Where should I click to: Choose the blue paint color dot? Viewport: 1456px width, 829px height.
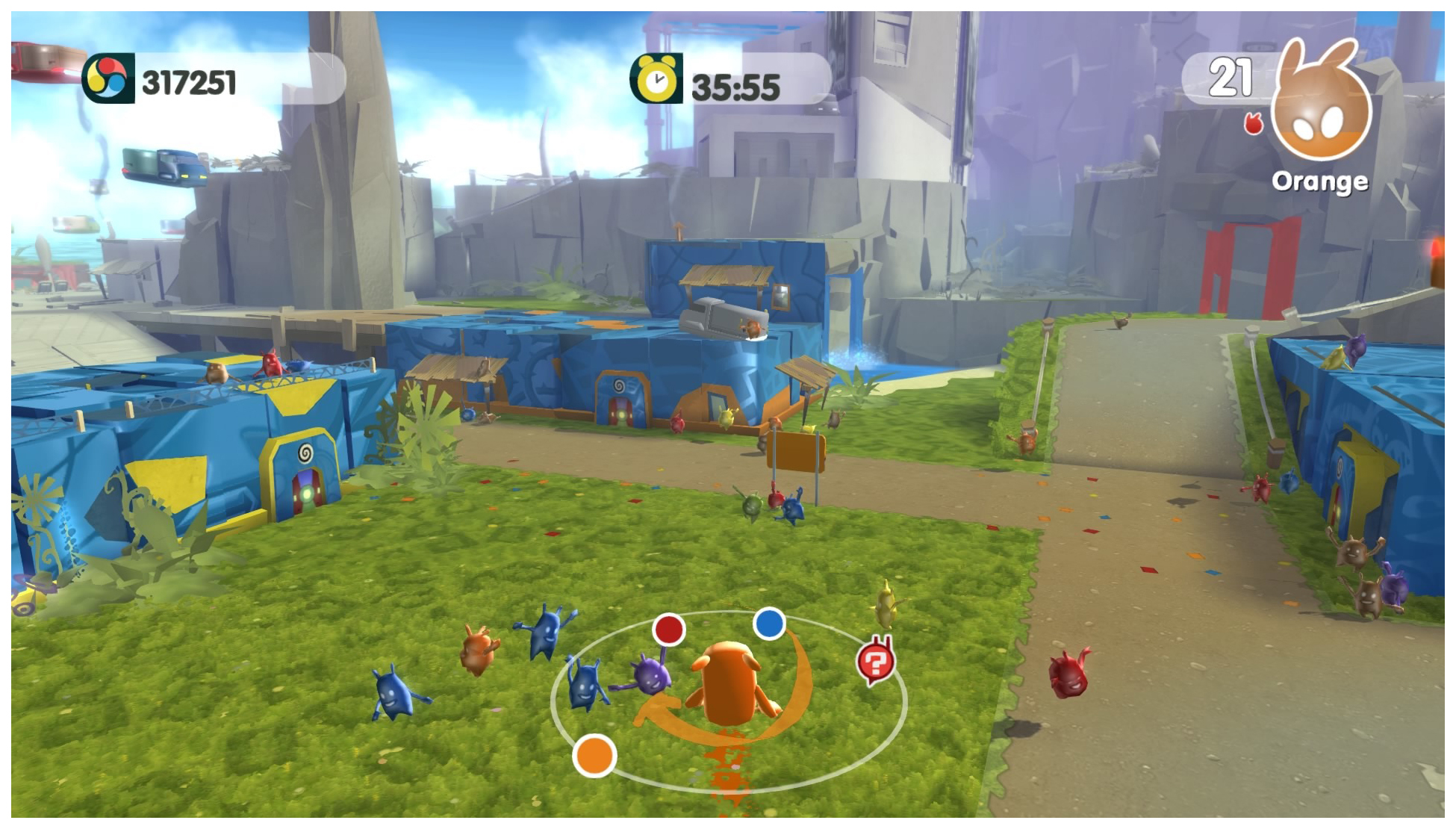(x=769, y=624)
